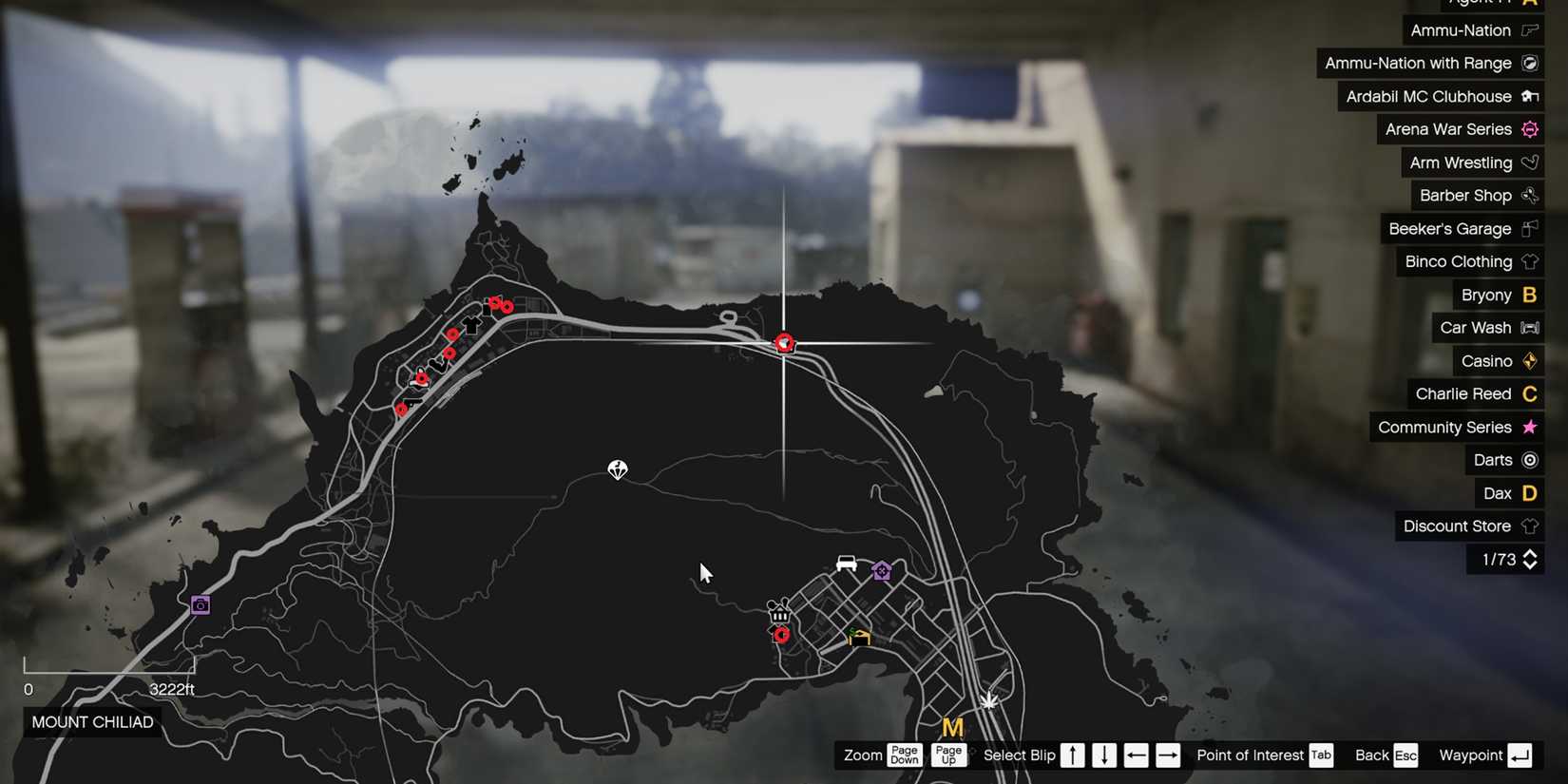Click the up arrow for Select Blip

point(1072,755)
